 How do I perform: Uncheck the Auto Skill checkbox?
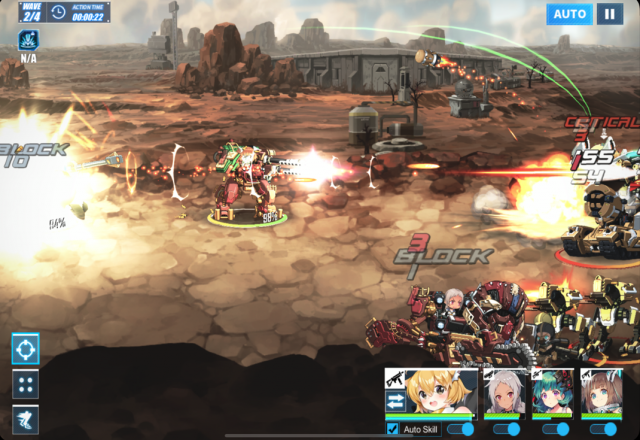coord(392,429)
